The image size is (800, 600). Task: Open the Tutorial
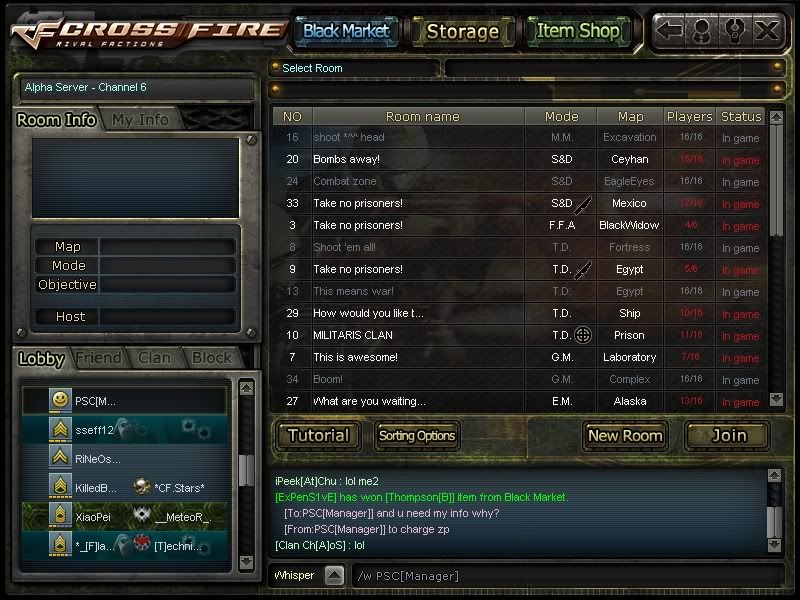[x=319, y=435]
